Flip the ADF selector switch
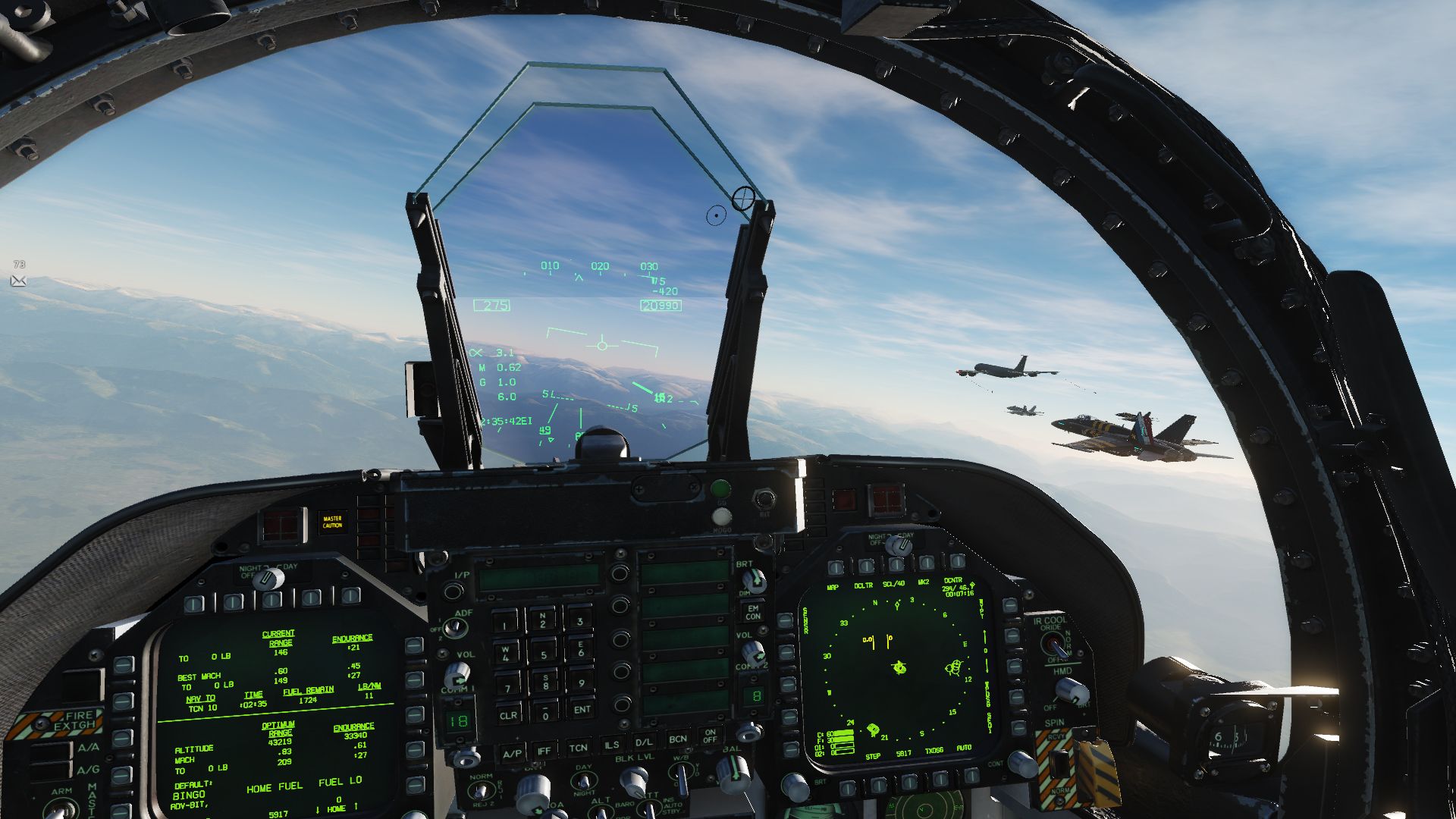 (454, 627)
